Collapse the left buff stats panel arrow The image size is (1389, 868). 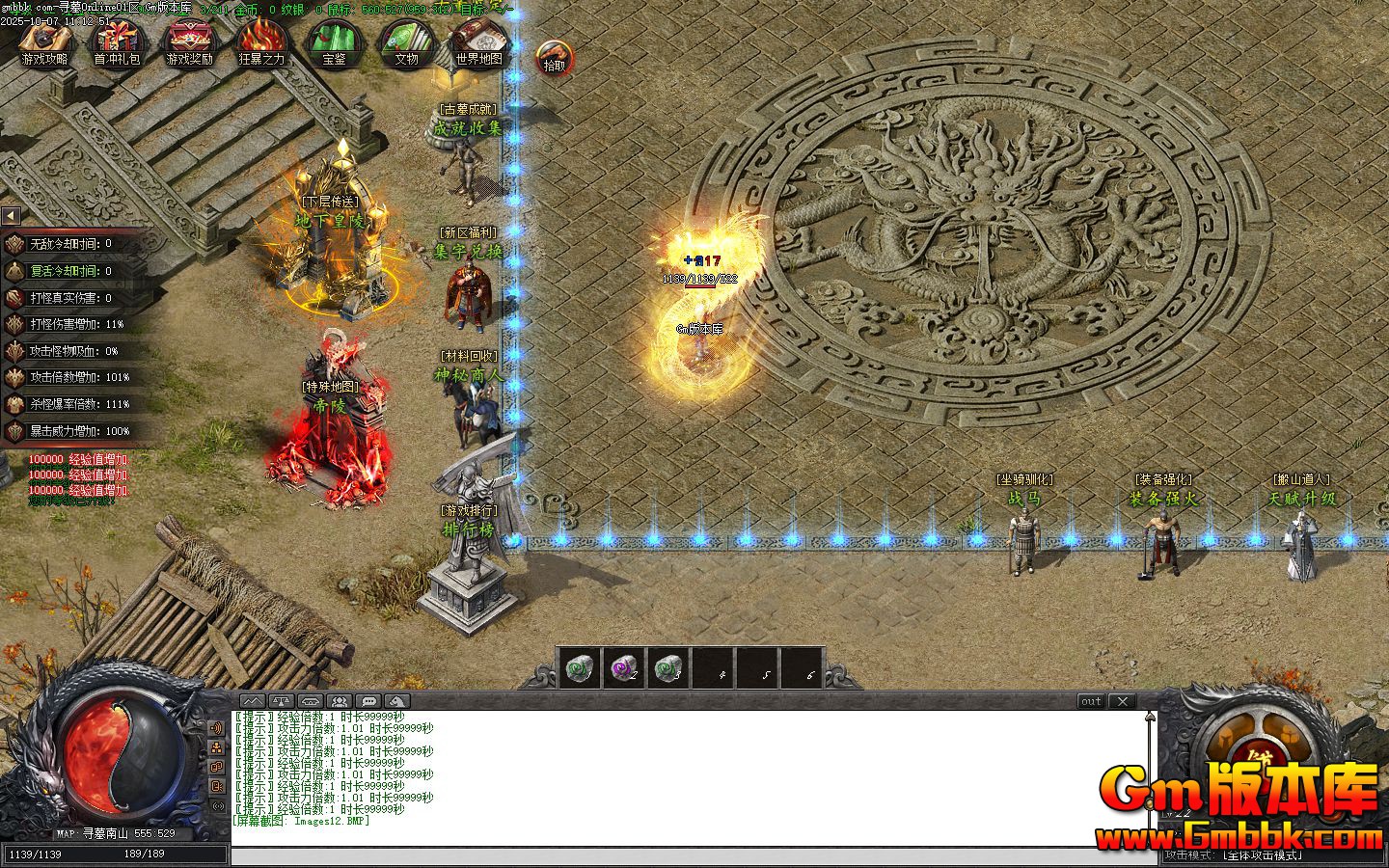tap(10, 216)
